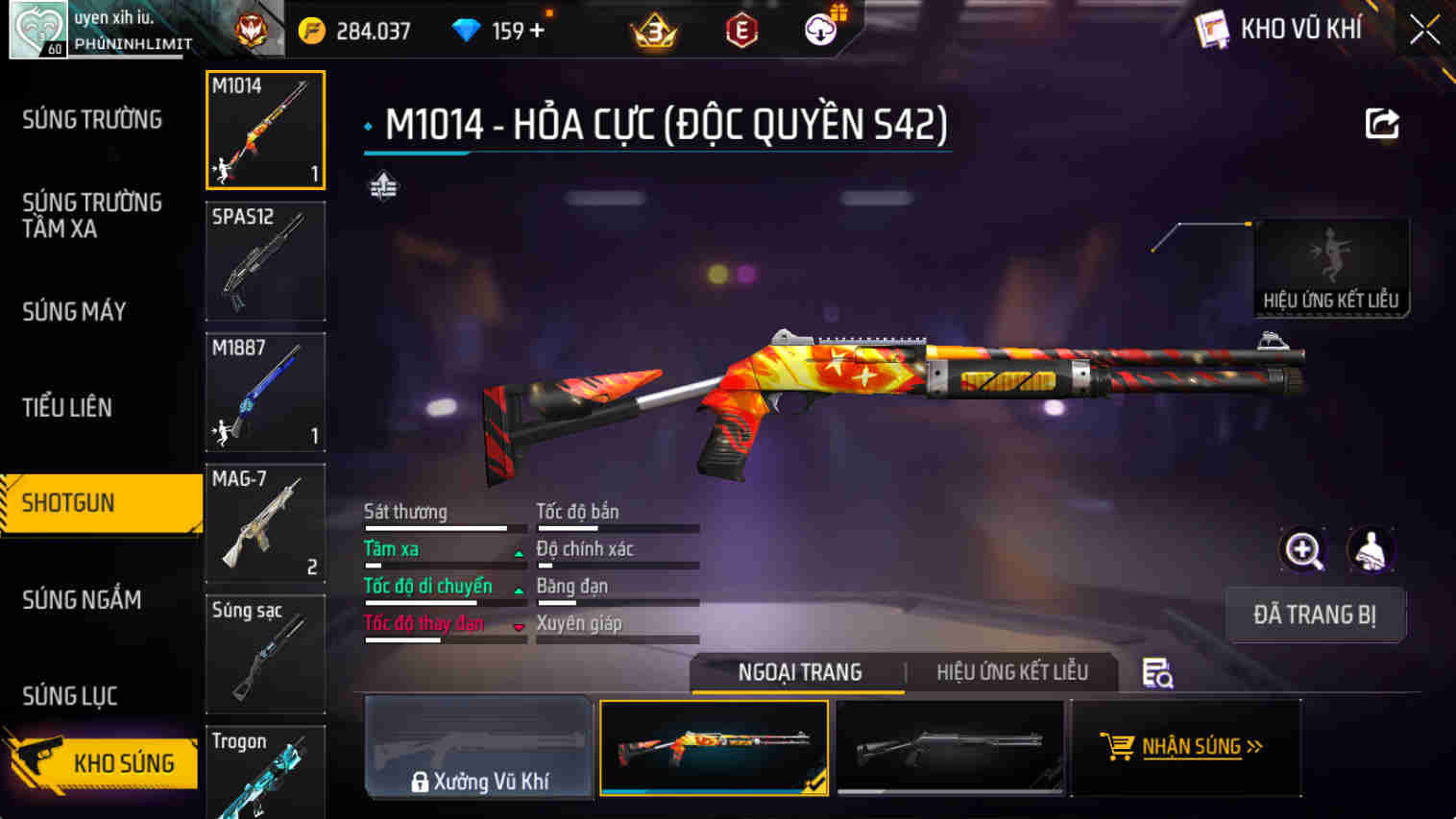Image resolution: width=1456 pixels, height=819 pixels.
Task: Select the SHOTGUN category in the sidebar
Action: pyautogui.click(x=67, y=503)
